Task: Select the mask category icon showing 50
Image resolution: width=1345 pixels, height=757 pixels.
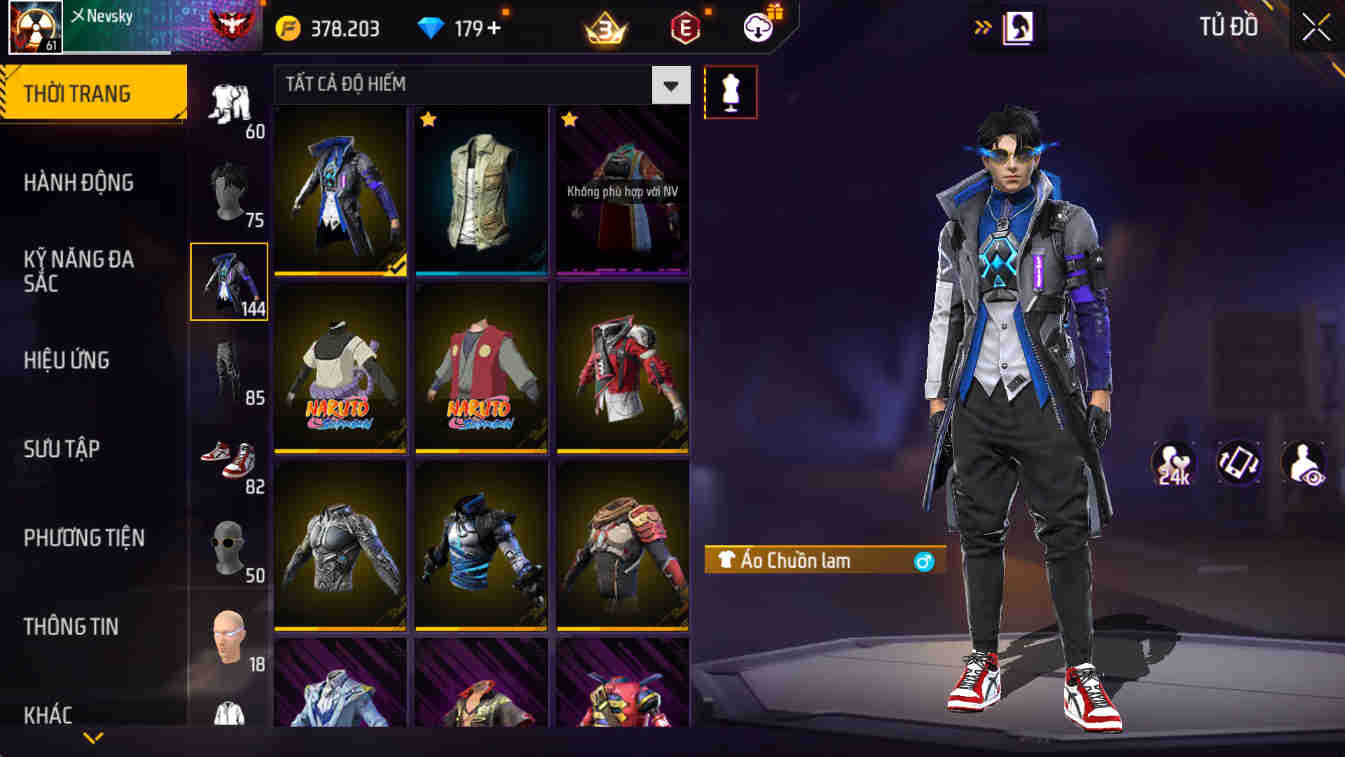Action: tap(228, 547)
